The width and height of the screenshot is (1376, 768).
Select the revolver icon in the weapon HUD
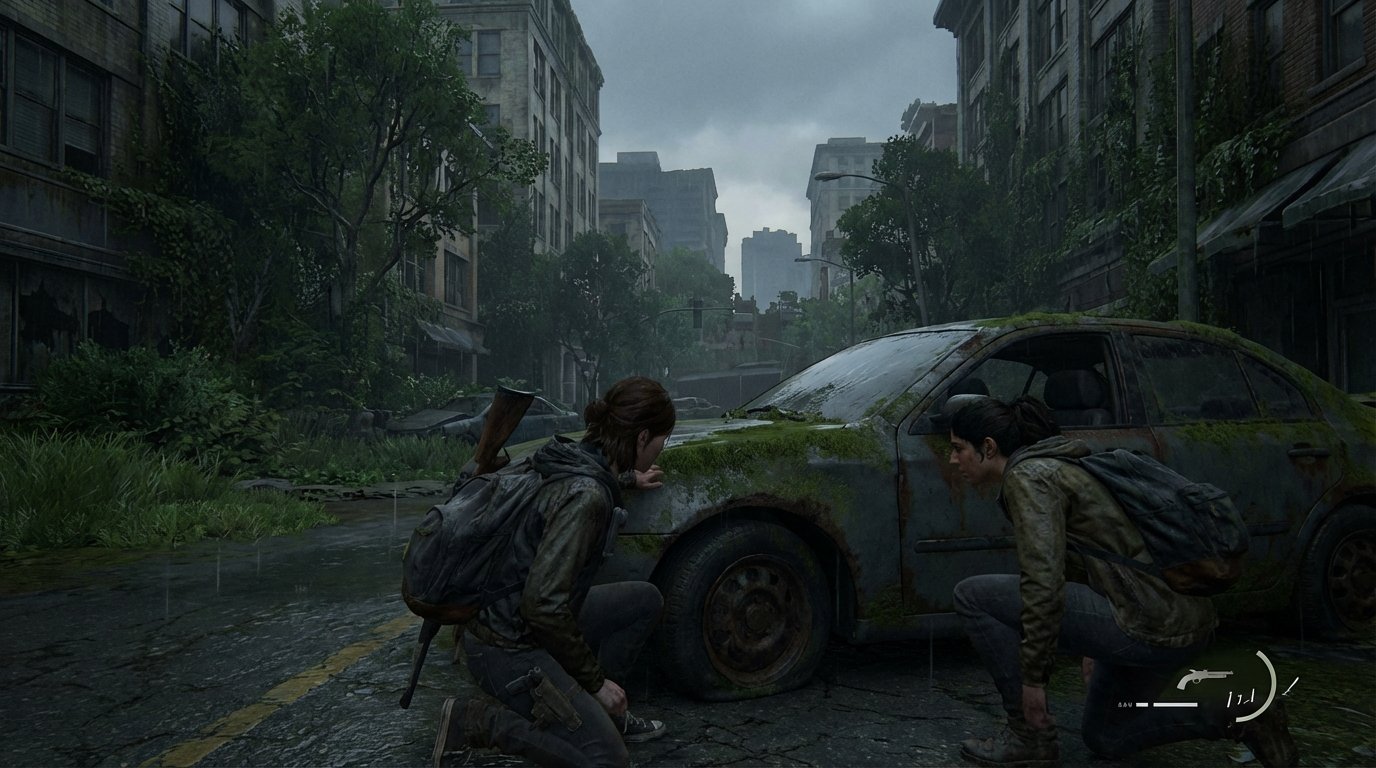[1205, 678]
